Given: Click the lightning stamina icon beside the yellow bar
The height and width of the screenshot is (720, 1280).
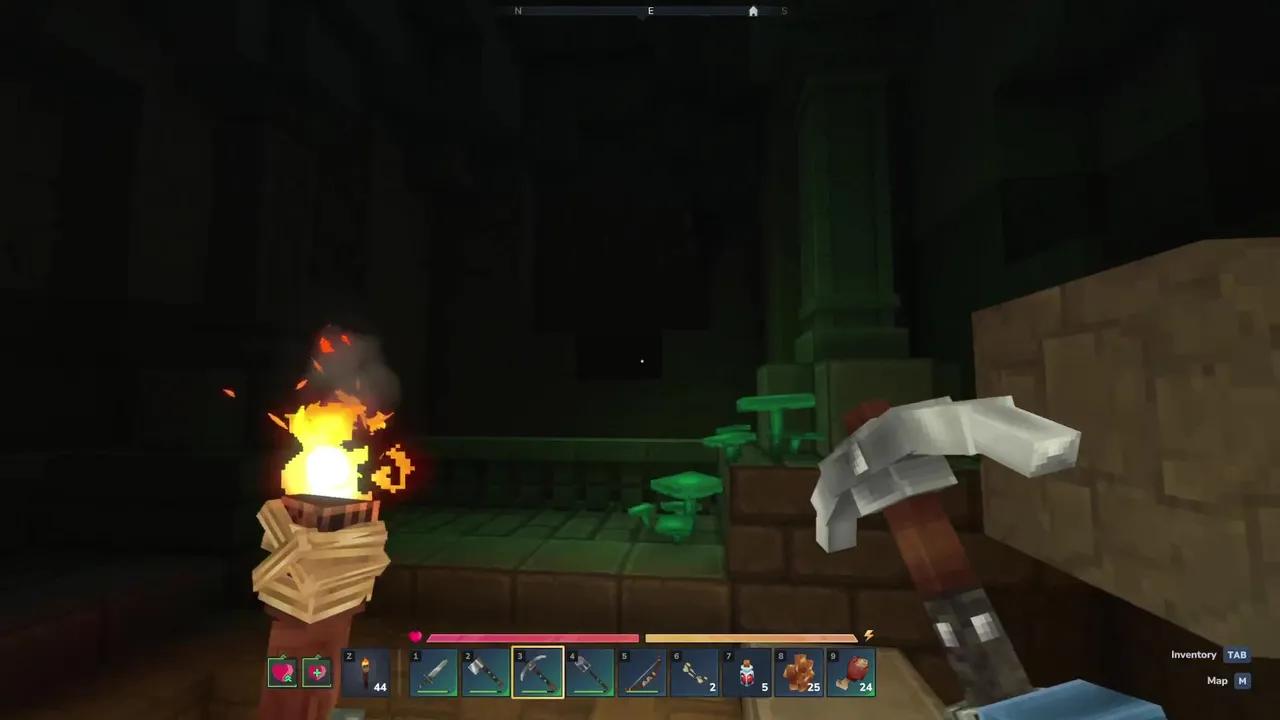Looking at the screenshot, I should coord(868,634).
